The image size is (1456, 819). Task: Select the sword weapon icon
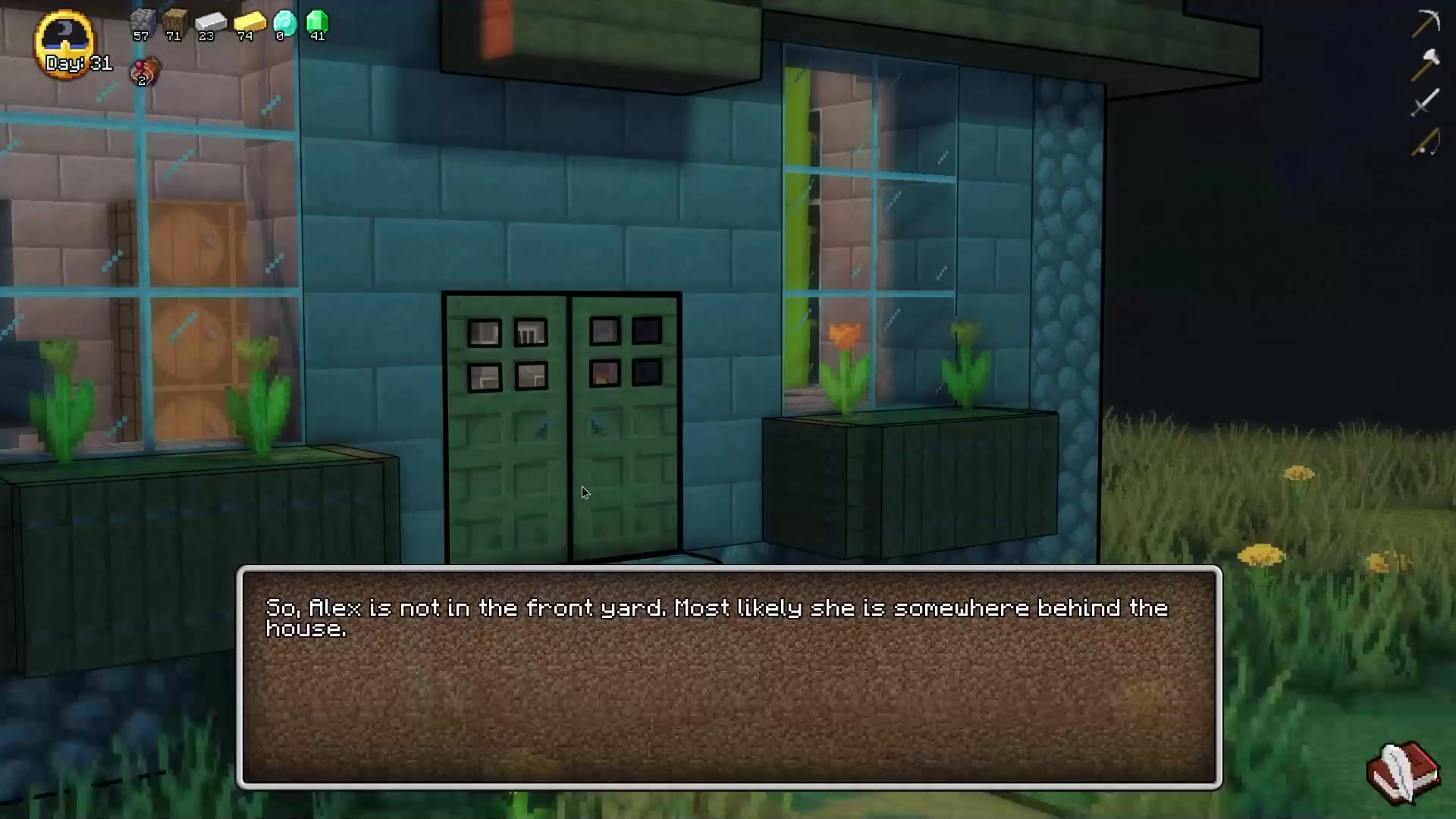[x=1425, y=102]
